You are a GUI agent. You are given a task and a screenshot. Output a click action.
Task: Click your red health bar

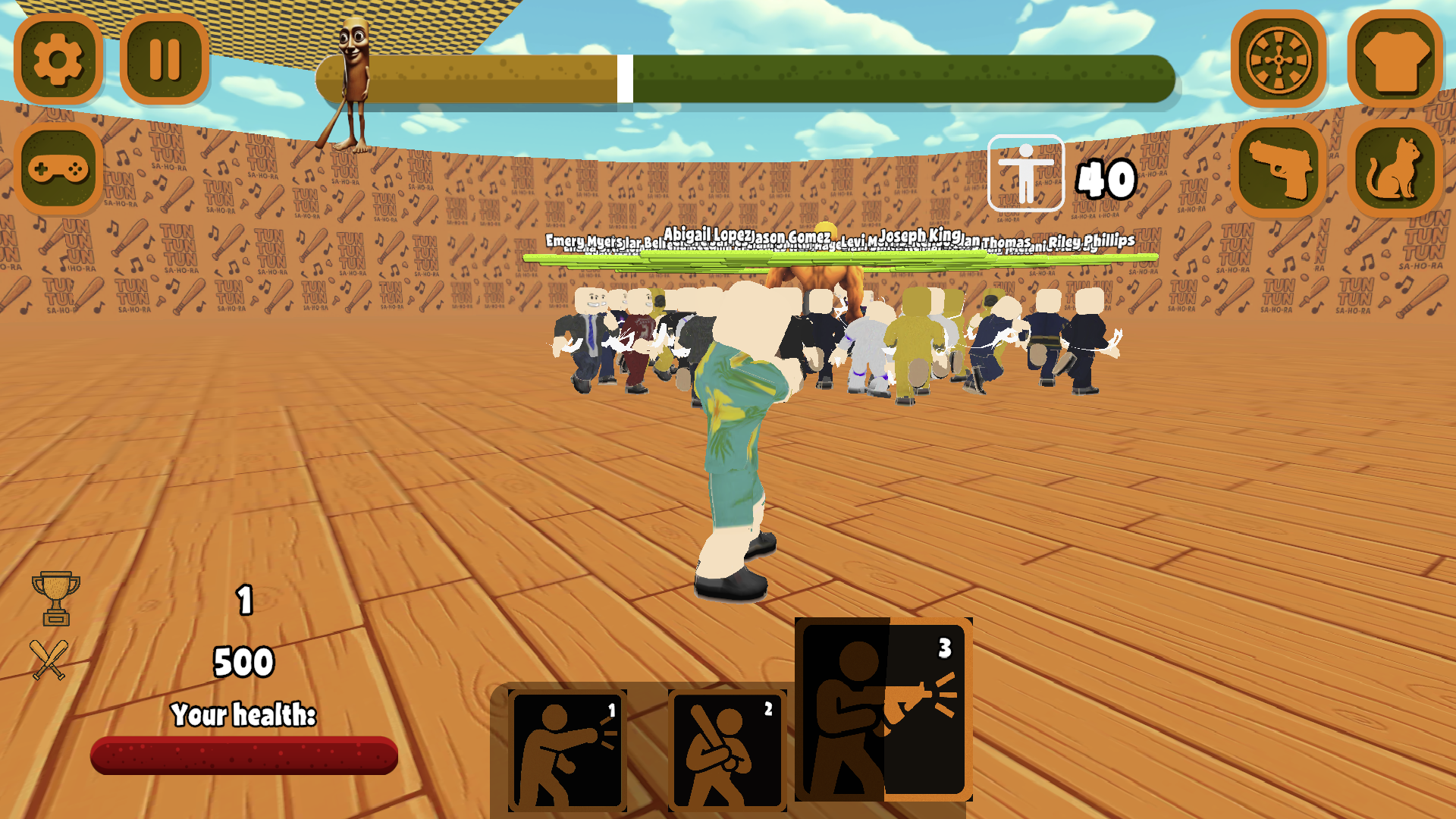coord(244,755)
